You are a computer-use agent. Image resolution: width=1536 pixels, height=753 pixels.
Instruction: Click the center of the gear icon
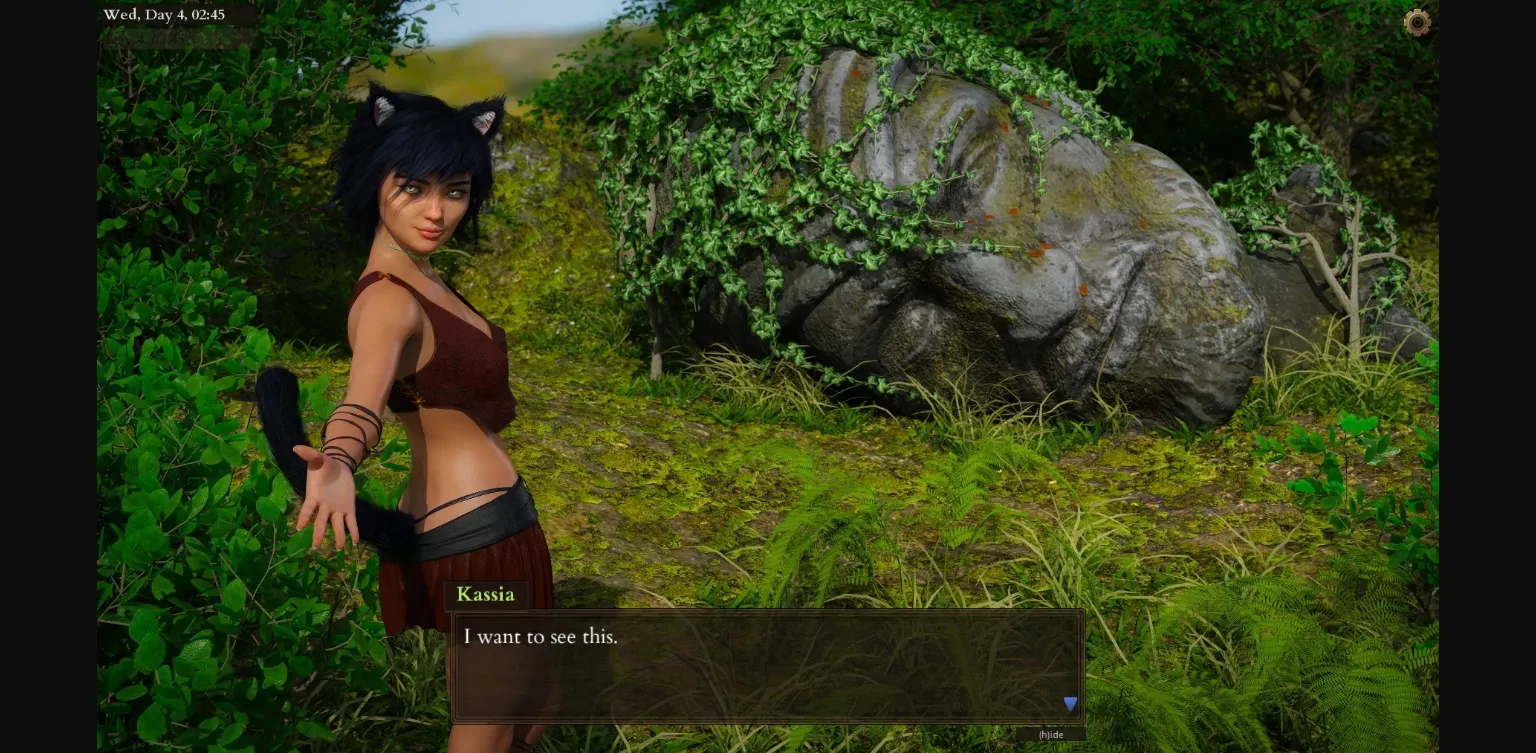[1418, 22]
